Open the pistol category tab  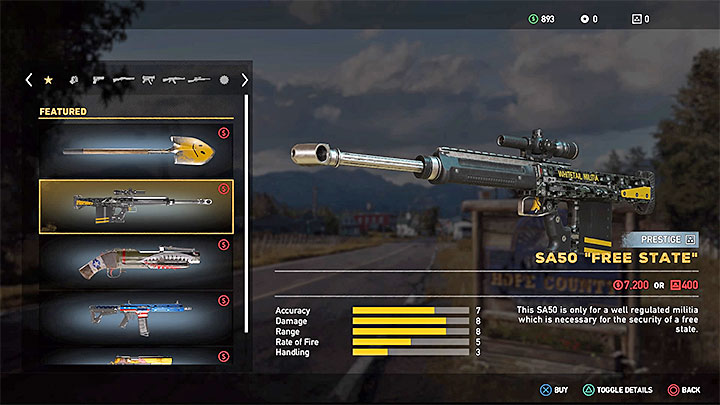tap(99, 80)
